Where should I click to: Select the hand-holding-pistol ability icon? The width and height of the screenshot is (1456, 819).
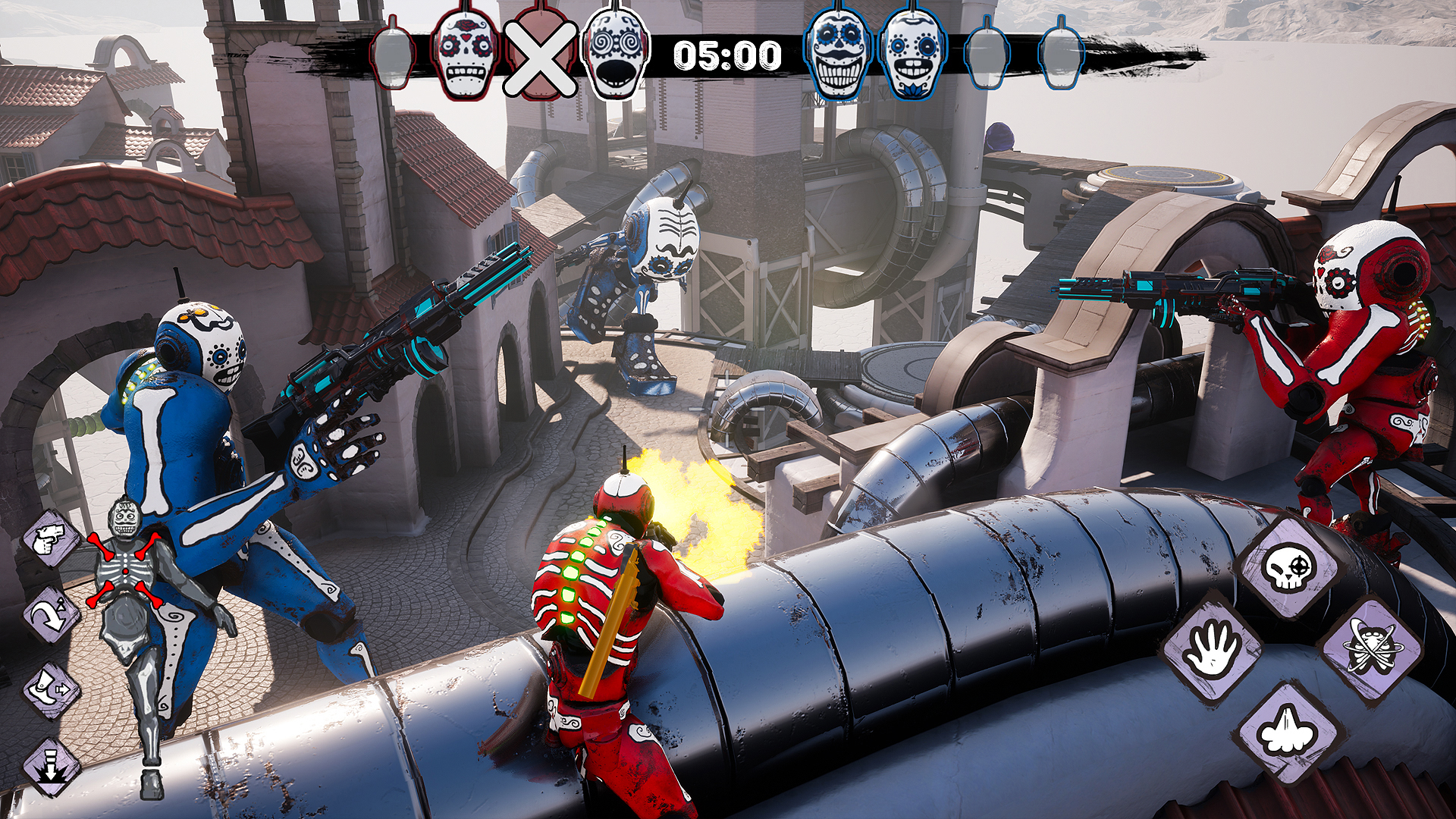pyautogui.click(x=51, y=538)
